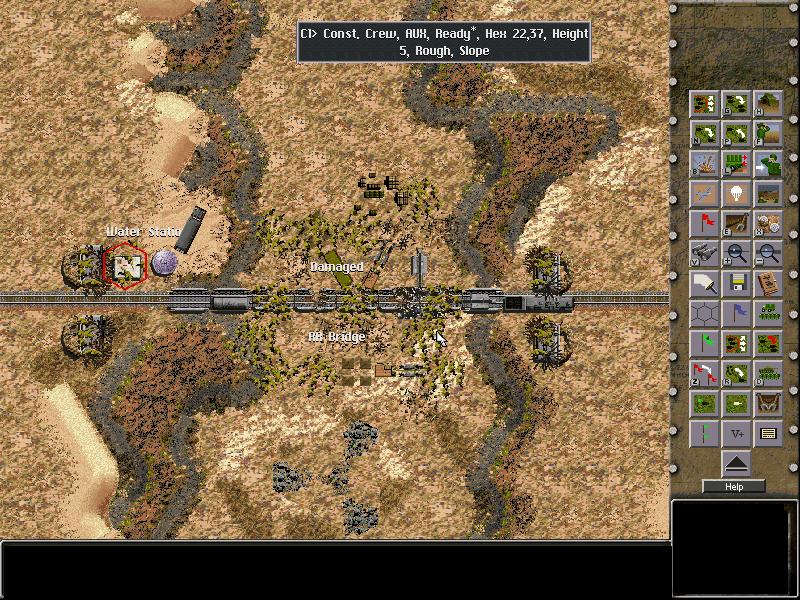Select the shovel entrench icon
800x600 pixels.
736,223
